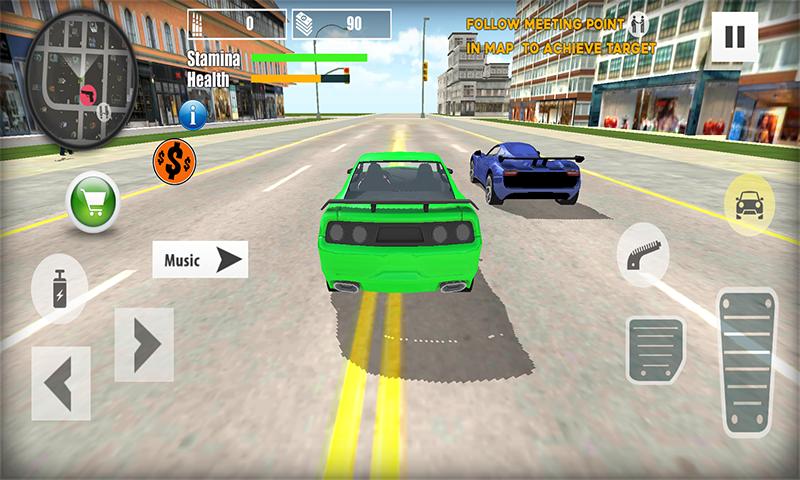The image size is (800, 480).
Task: Open the green shopping cart store
Action: tap(92, 201)
